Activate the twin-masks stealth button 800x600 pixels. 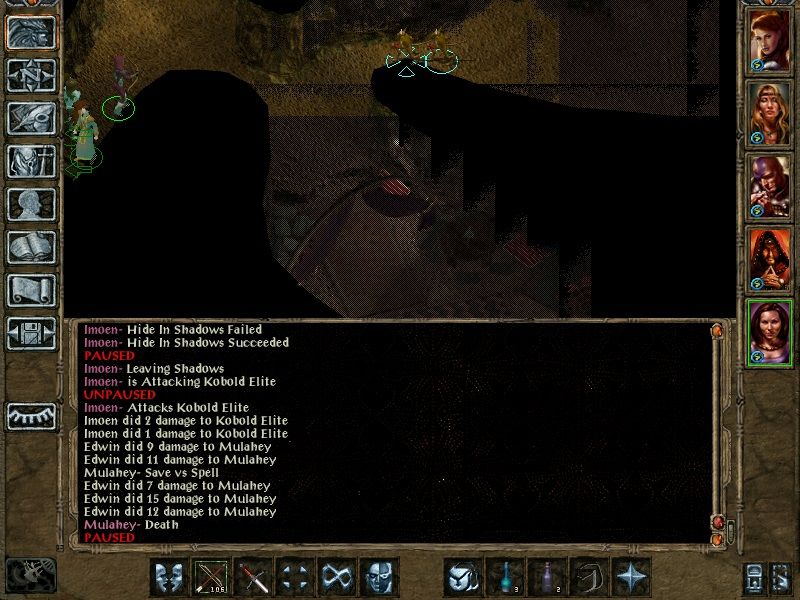[171, 577]
